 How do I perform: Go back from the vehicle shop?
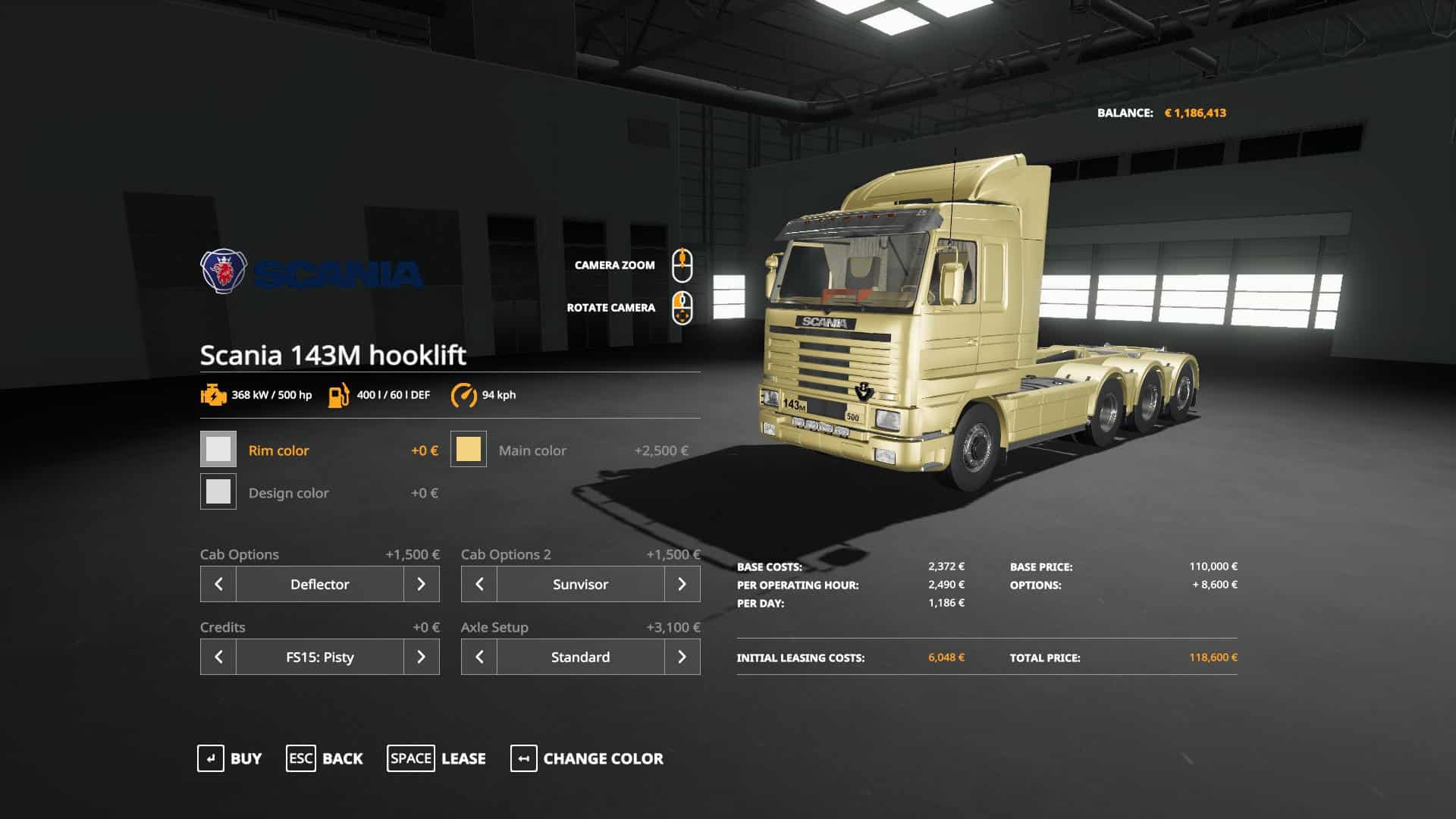click(x=325, y=758)
